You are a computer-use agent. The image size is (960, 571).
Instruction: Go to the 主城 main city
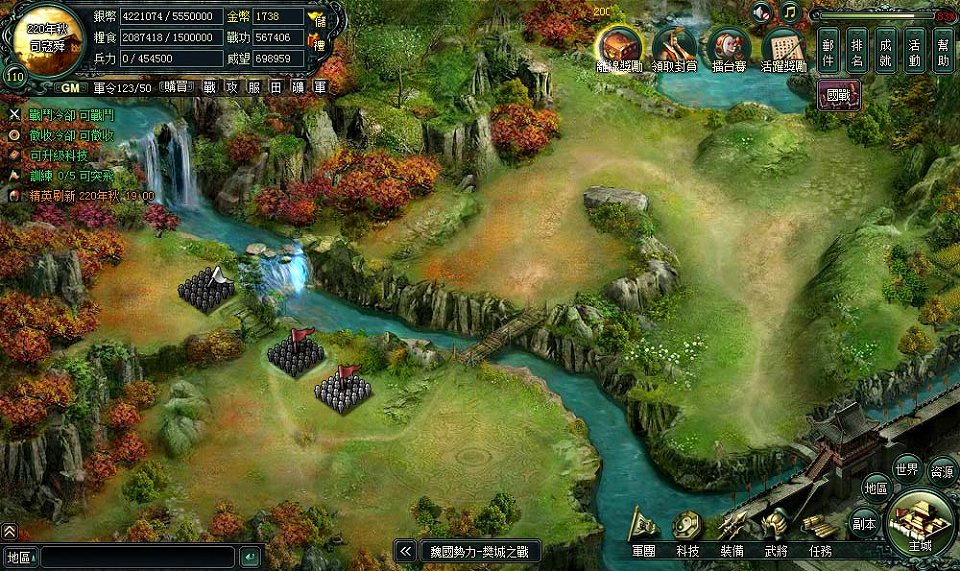920,523
